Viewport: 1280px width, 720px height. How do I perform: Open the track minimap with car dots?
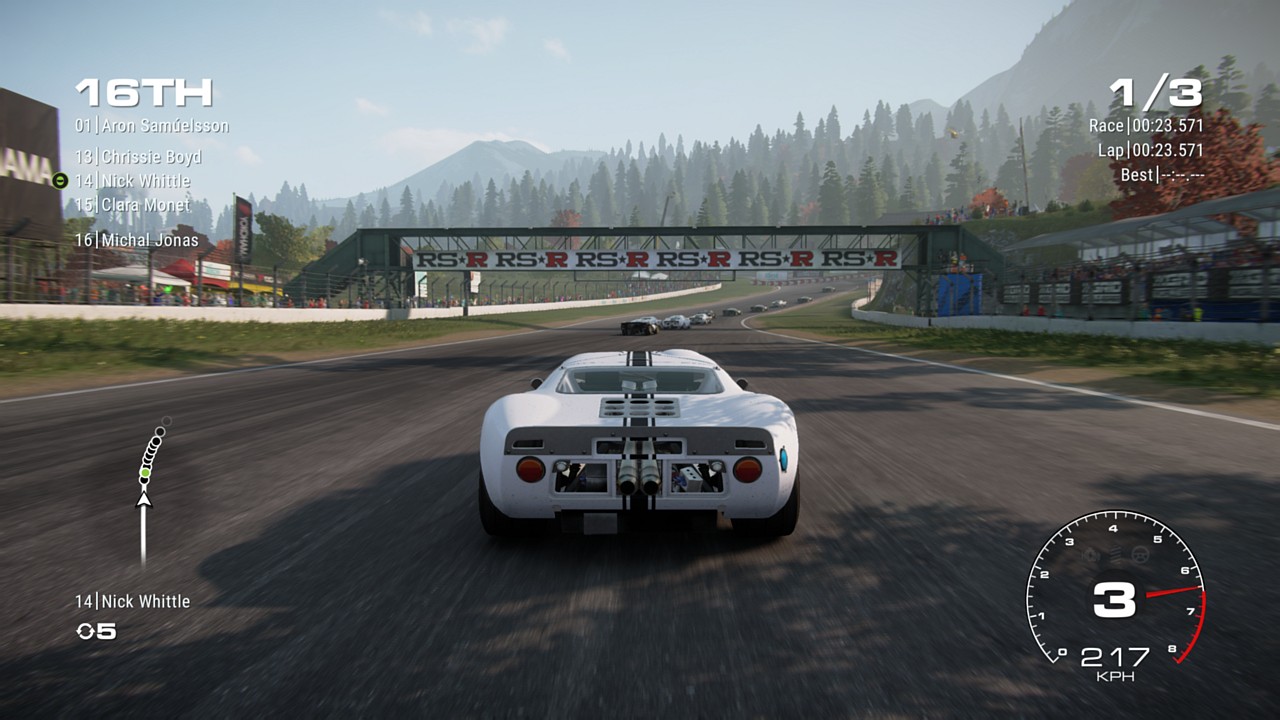point(150,480)
